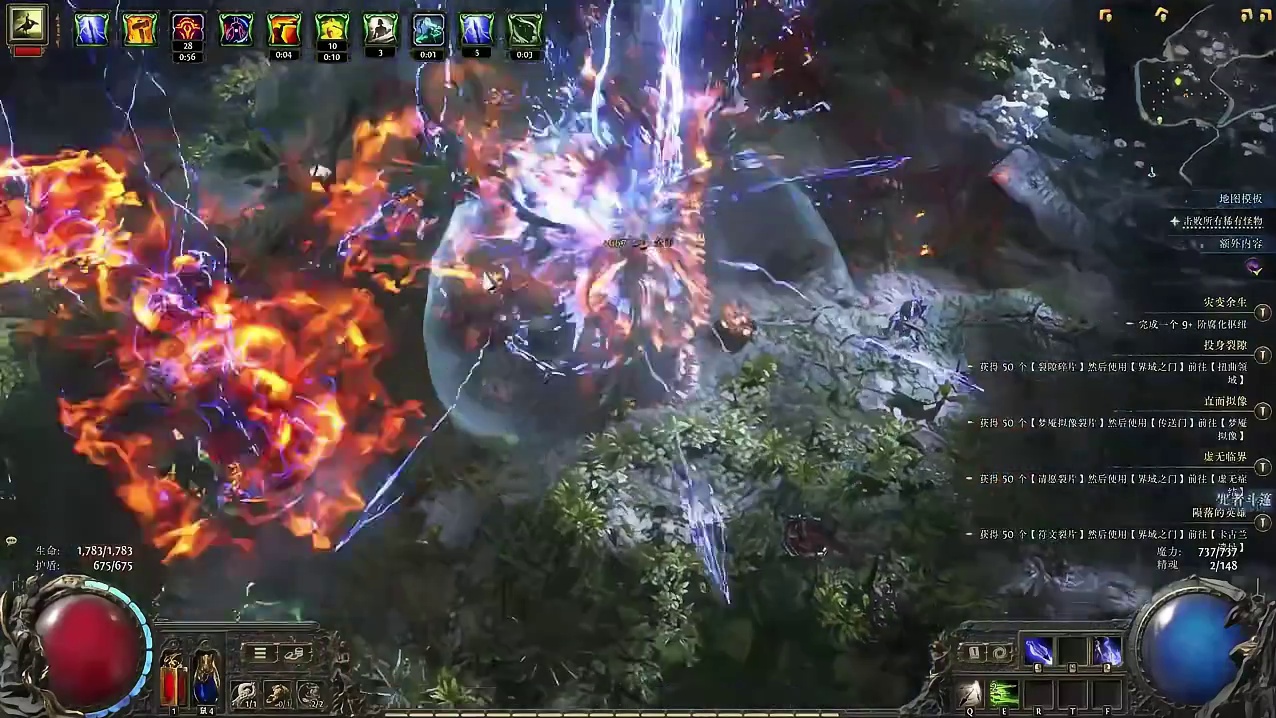Click the red buff icon showing 28
This screenshot has width=1276, height=718.
(188, 28)
